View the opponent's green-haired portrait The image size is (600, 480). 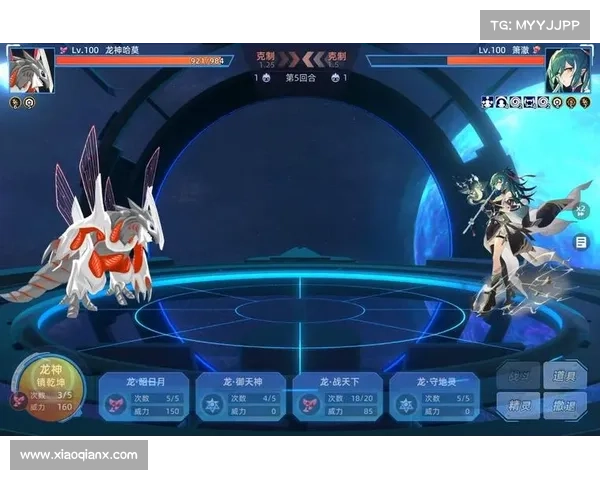click(567, 69)
